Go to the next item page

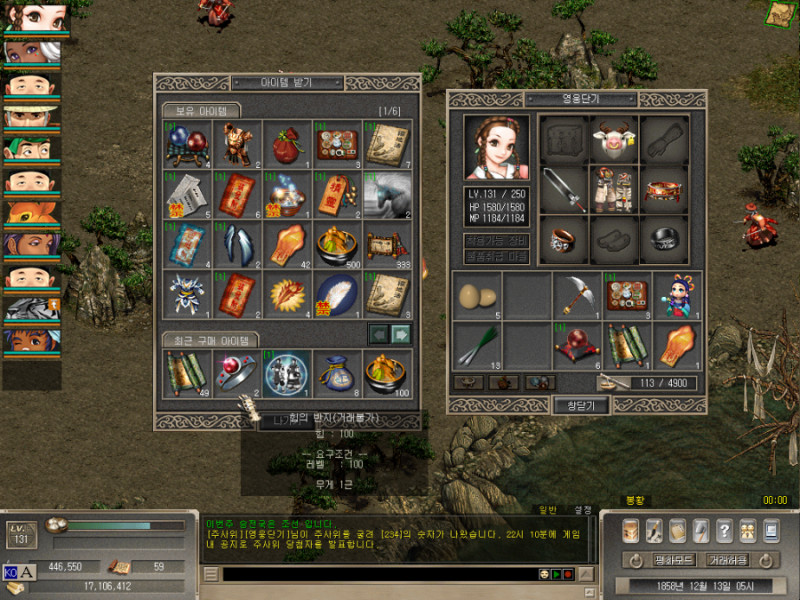click(400, 334)
